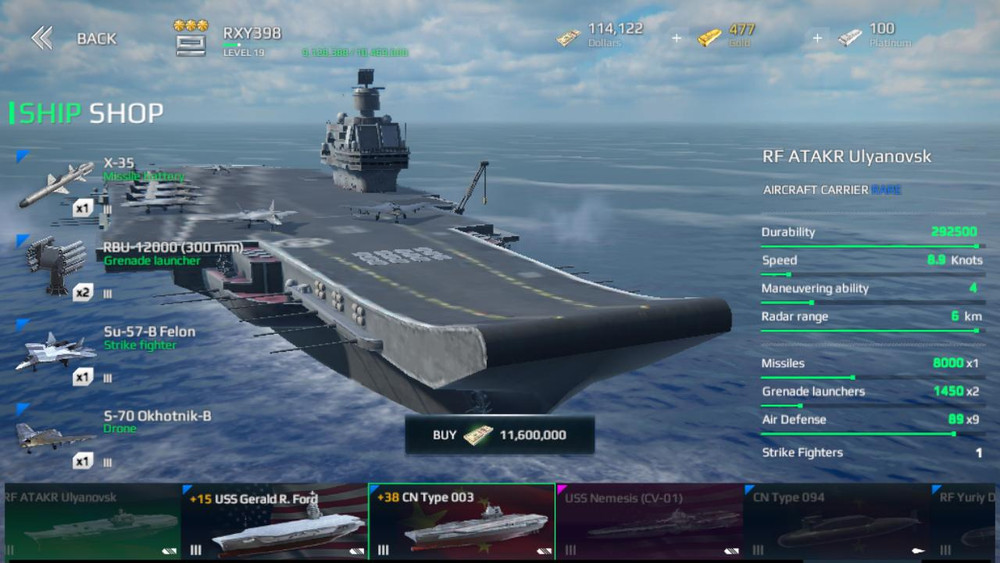Choose the USS Gerald R. Ford card

pyautogui.click(x=275, y=522)
